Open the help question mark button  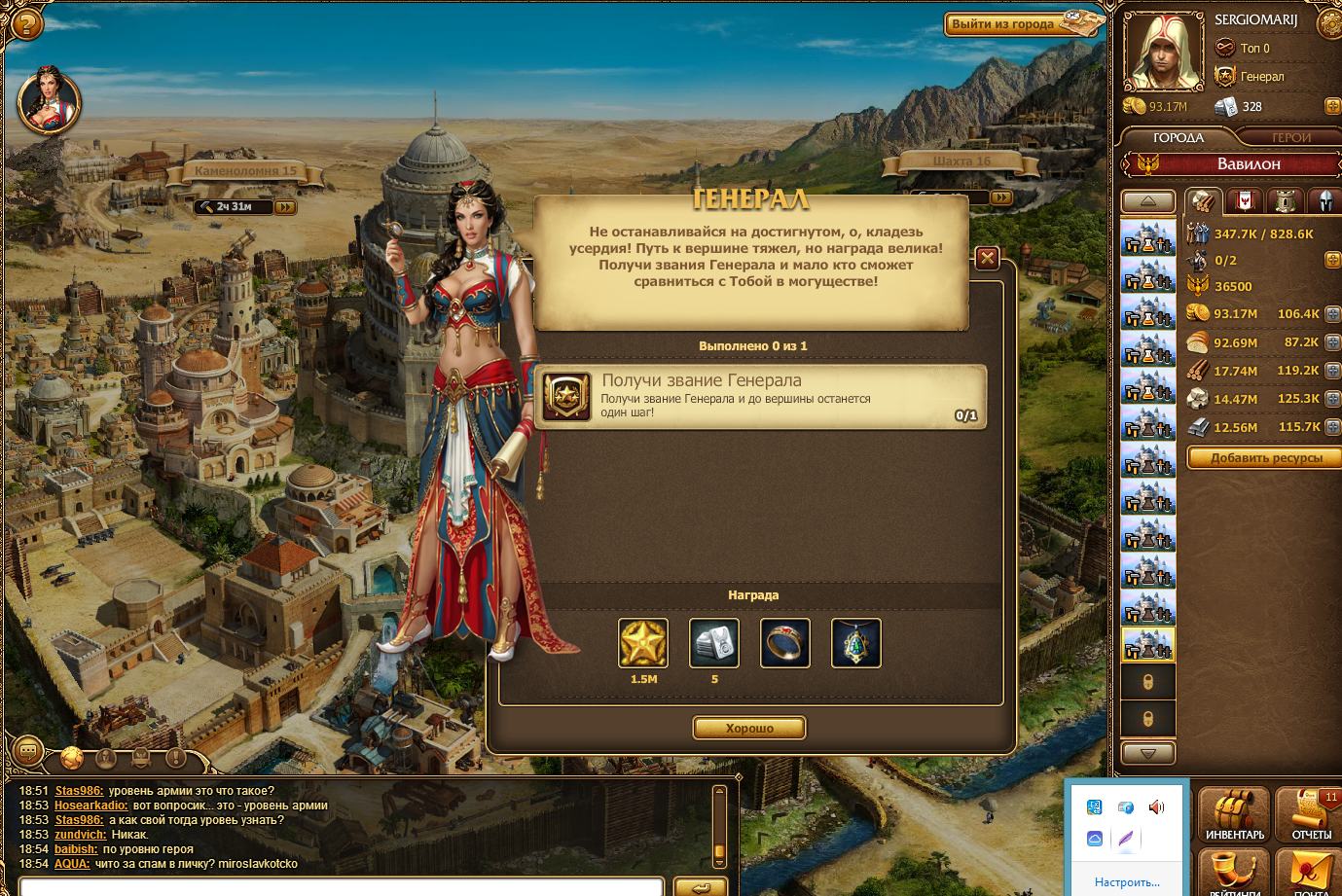click(x=25, y=22)
